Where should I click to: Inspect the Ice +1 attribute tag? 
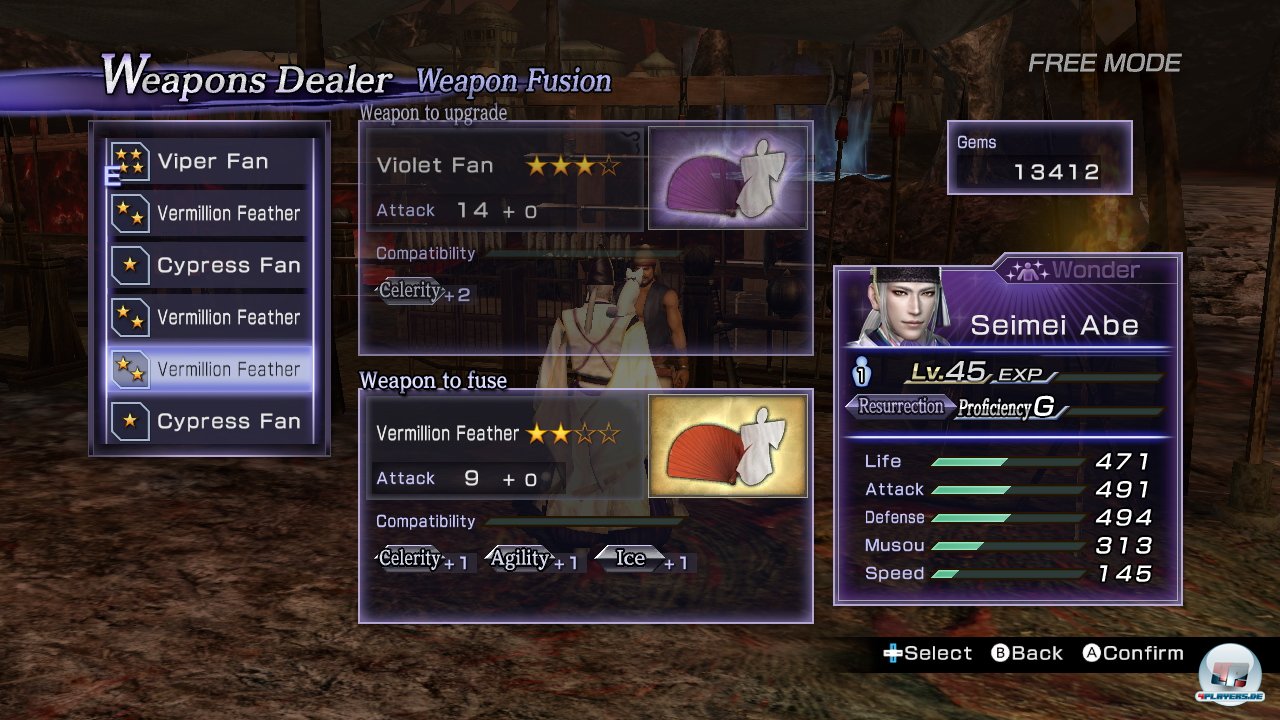pos(643,559)
